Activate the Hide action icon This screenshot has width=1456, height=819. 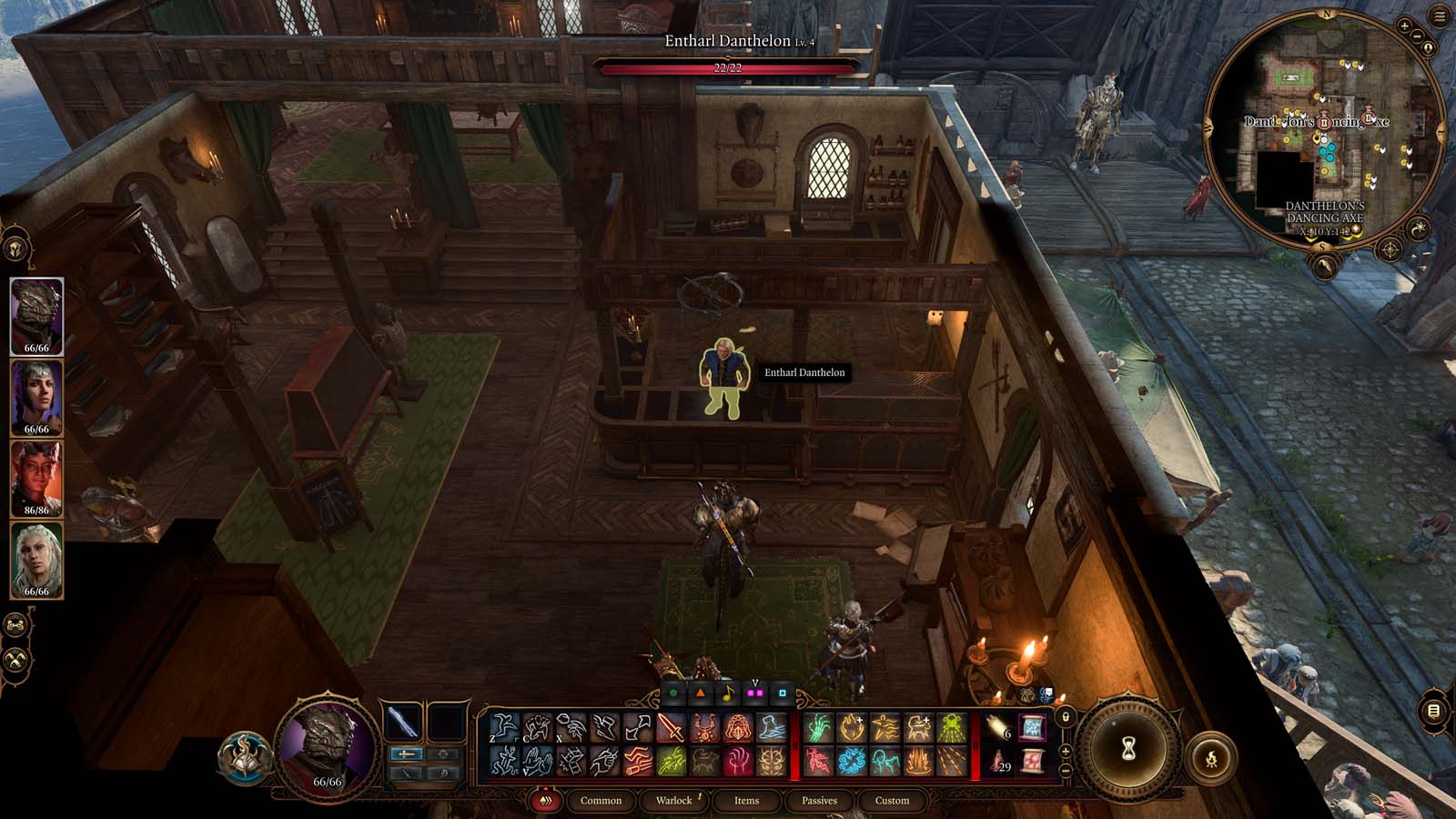click(535, 725)
